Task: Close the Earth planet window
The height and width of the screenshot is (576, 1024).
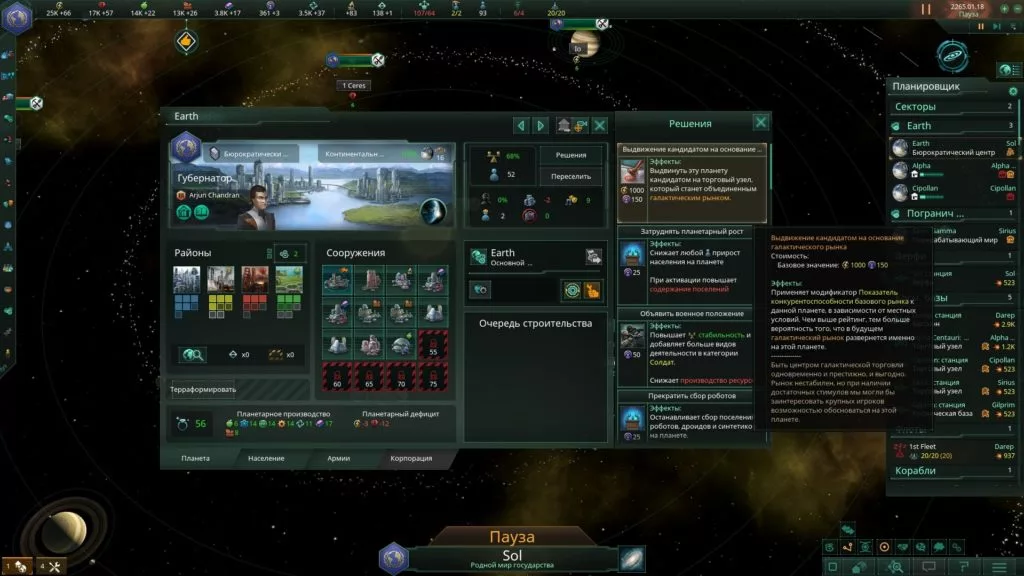Action: pos(600,125)
